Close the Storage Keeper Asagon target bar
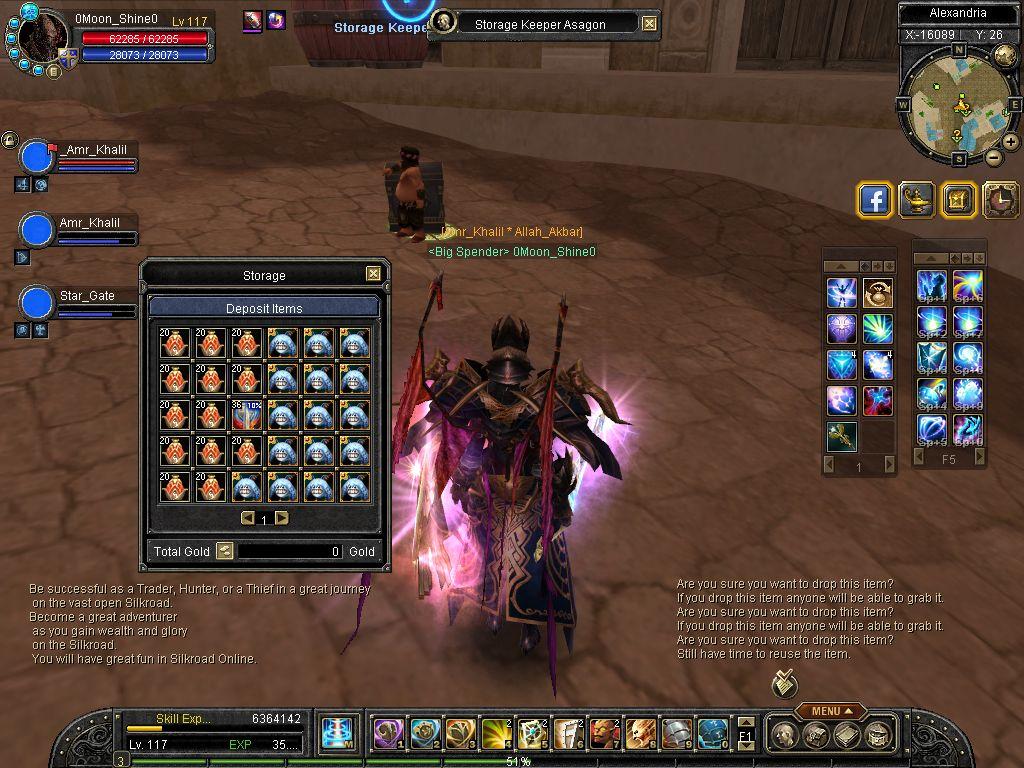 [650, 24]
